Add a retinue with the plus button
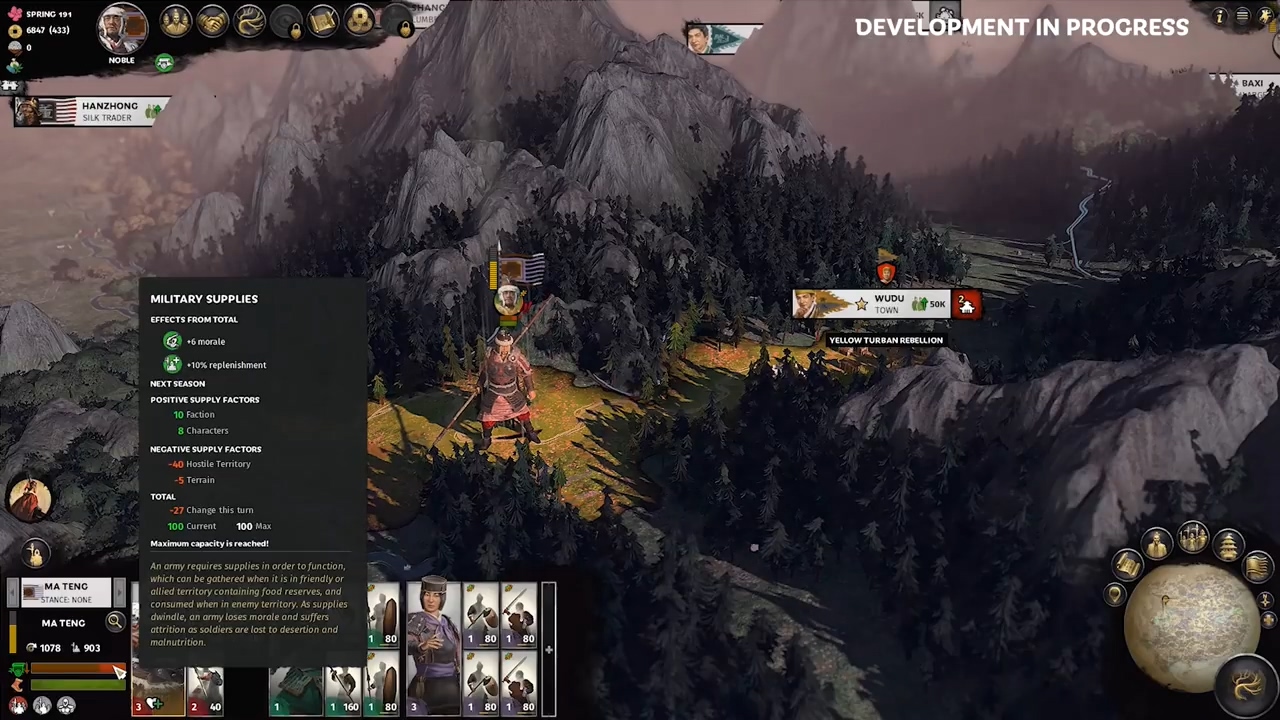Viewport: 1280px width, 720px height. point(548,650)
